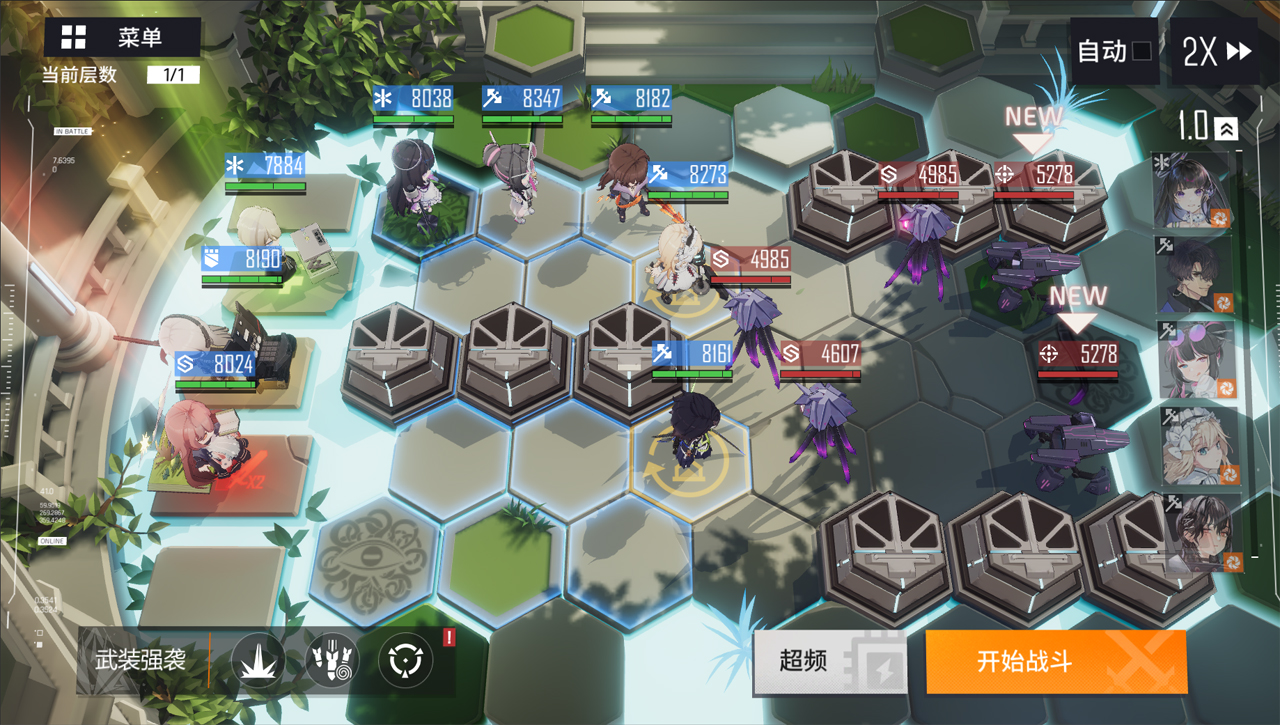The height and width of the screenshot is (725, 1280).
Task: Toggle the 自动 auto-battle checkbox
Action: pos(1141,52)
